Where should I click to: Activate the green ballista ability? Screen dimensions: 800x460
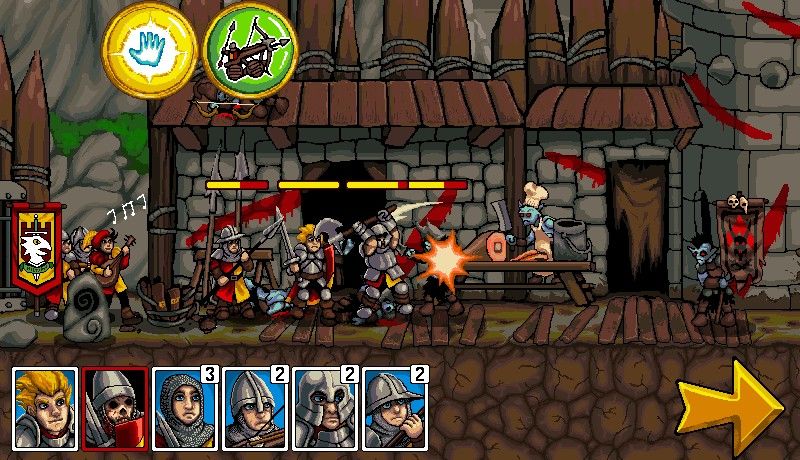[x=247, y=48]
